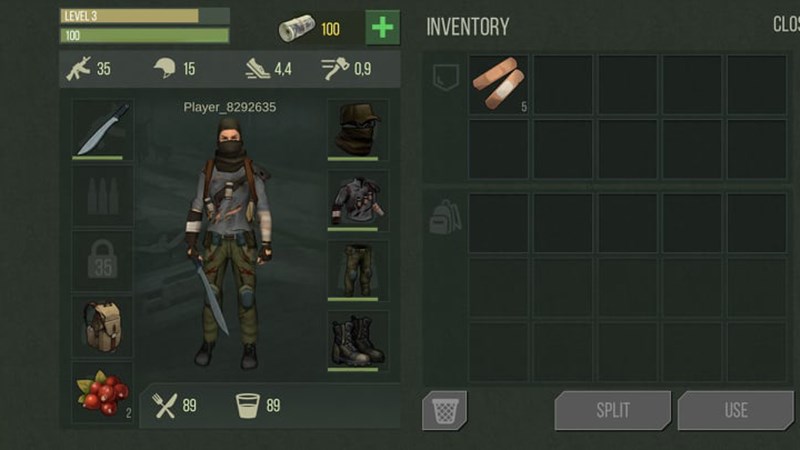
Task: Select the equipped combat boots slot
Action: 357,341
